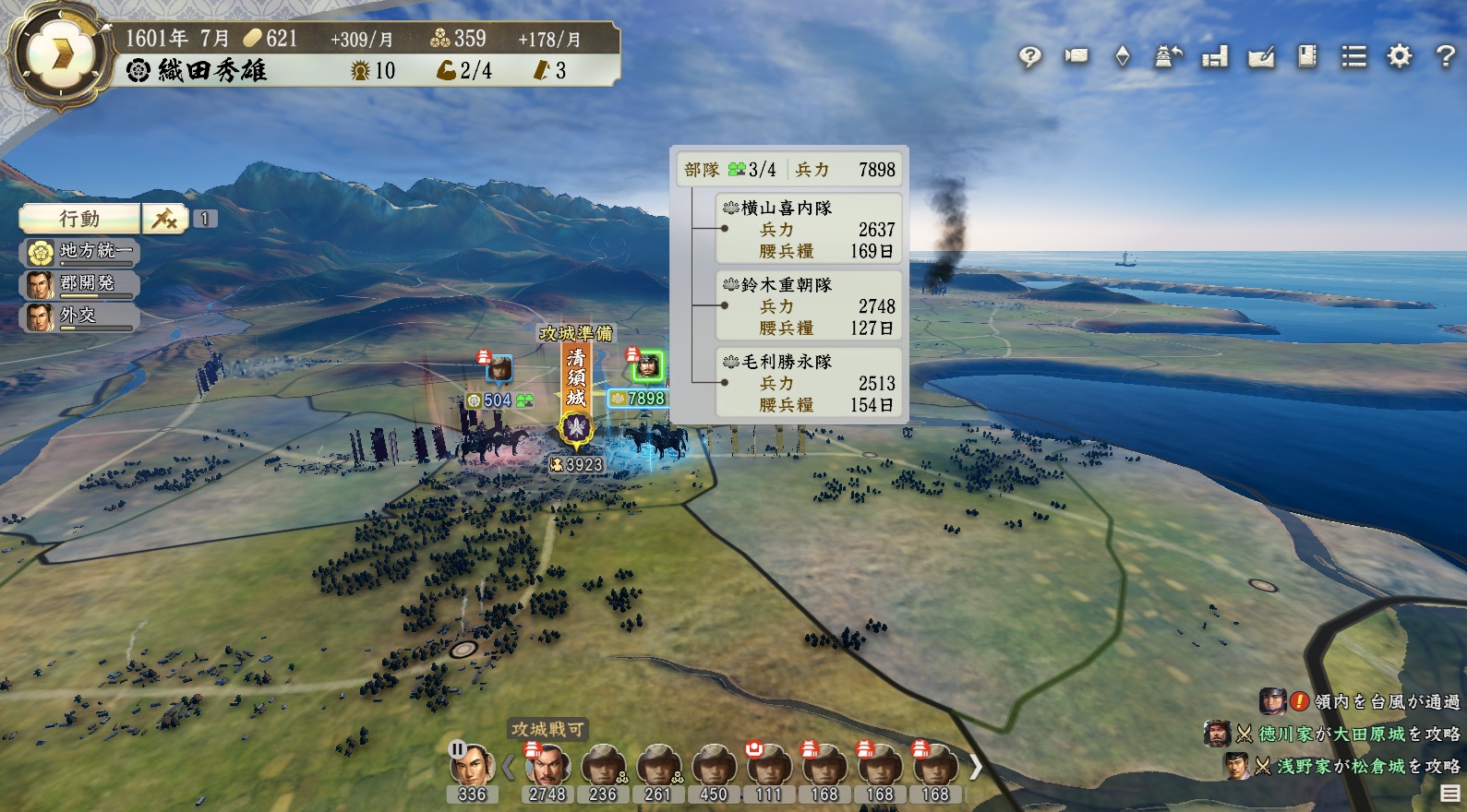Viewport: 1467px width, 812px height.
Task: Open the list menu icon
Action: coord(1353,57)
